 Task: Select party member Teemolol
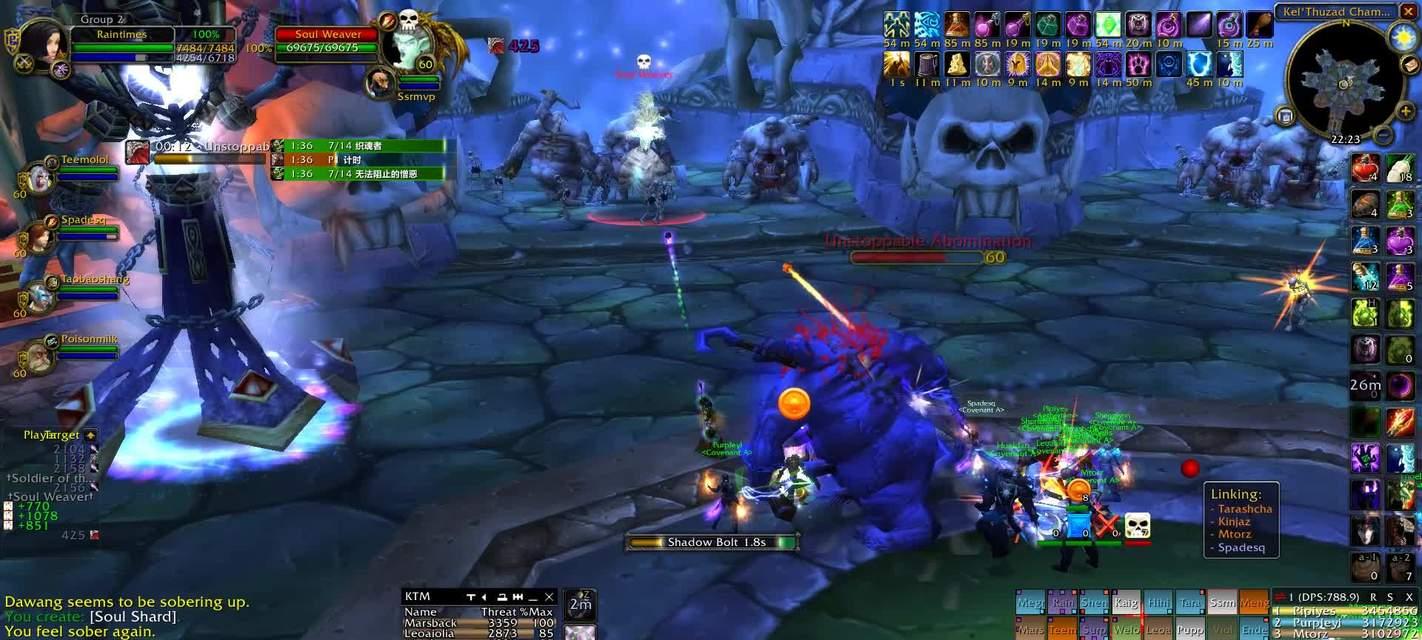(x=40, y=176)
